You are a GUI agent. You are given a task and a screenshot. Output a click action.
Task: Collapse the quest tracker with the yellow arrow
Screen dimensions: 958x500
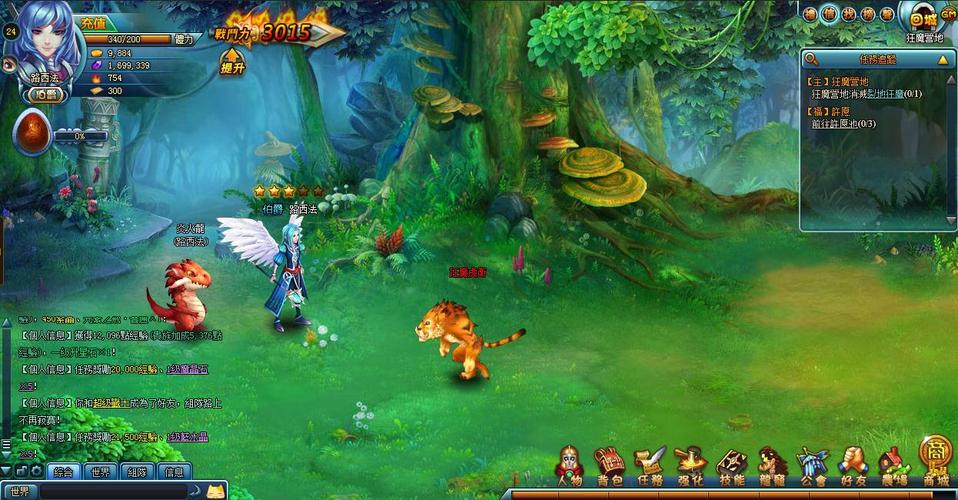point(942,60)
